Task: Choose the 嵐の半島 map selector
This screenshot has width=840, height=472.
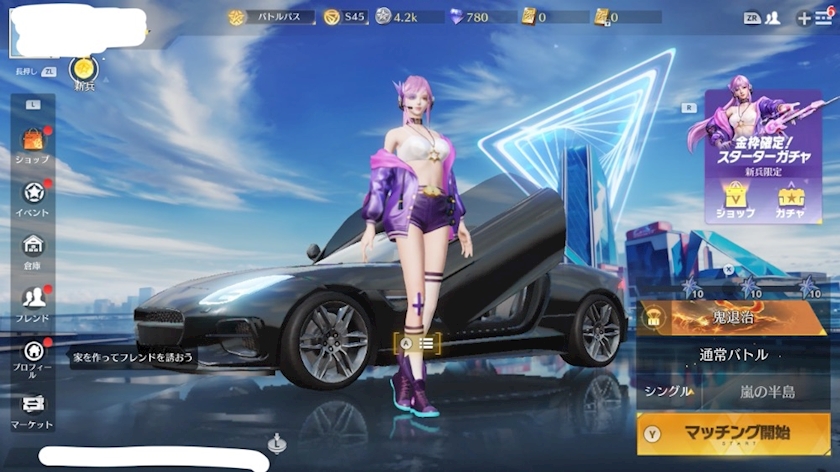Action: 768,391
